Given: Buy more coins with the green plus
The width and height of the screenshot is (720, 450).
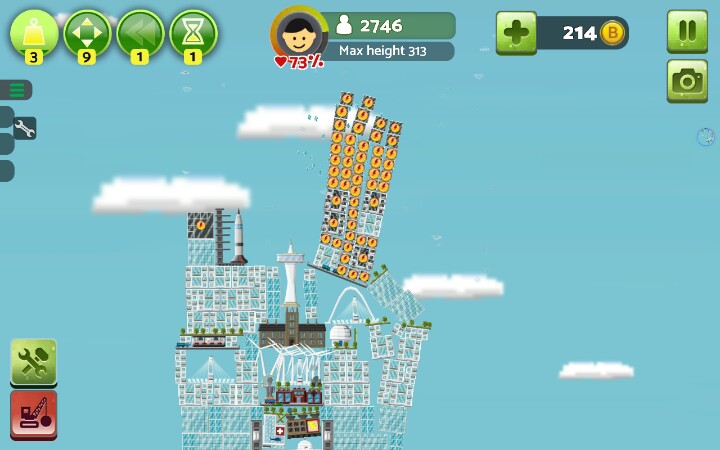Looking at the screenshot, I should [516, 33].
